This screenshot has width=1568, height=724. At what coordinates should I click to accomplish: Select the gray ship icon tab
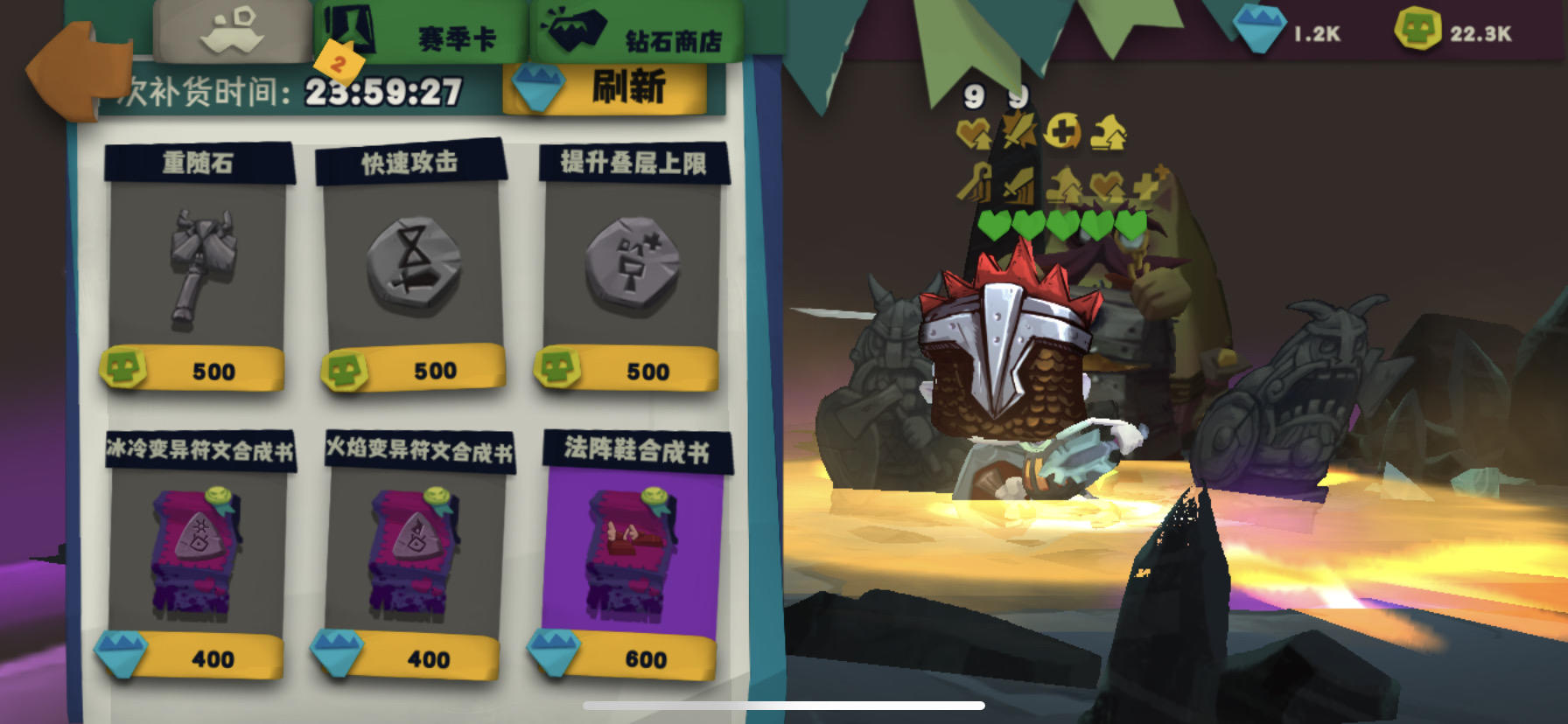click(232, 26)
